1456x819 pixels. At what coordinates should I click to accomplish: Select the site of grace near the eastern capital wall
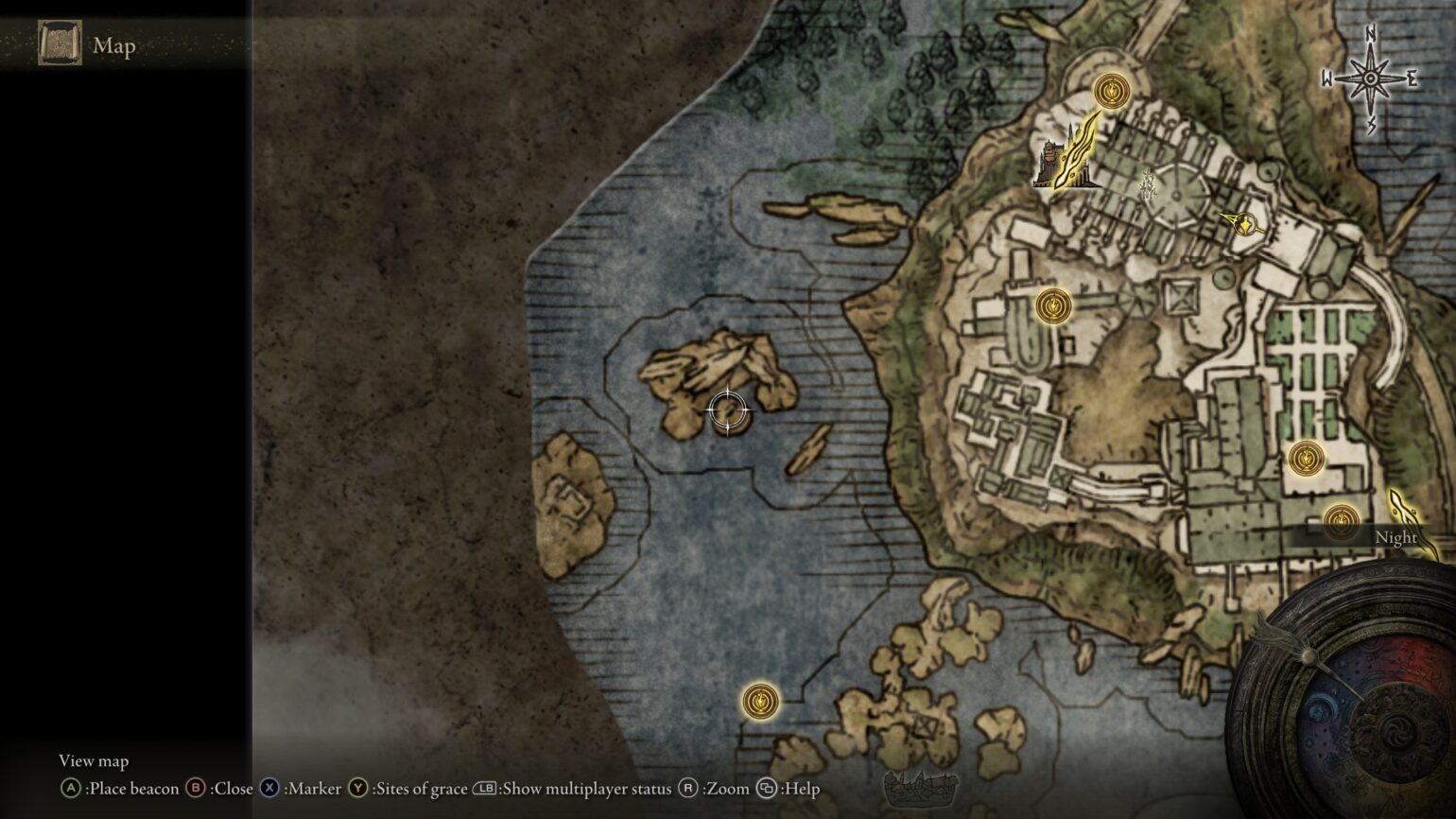(x=1309, y=457)
